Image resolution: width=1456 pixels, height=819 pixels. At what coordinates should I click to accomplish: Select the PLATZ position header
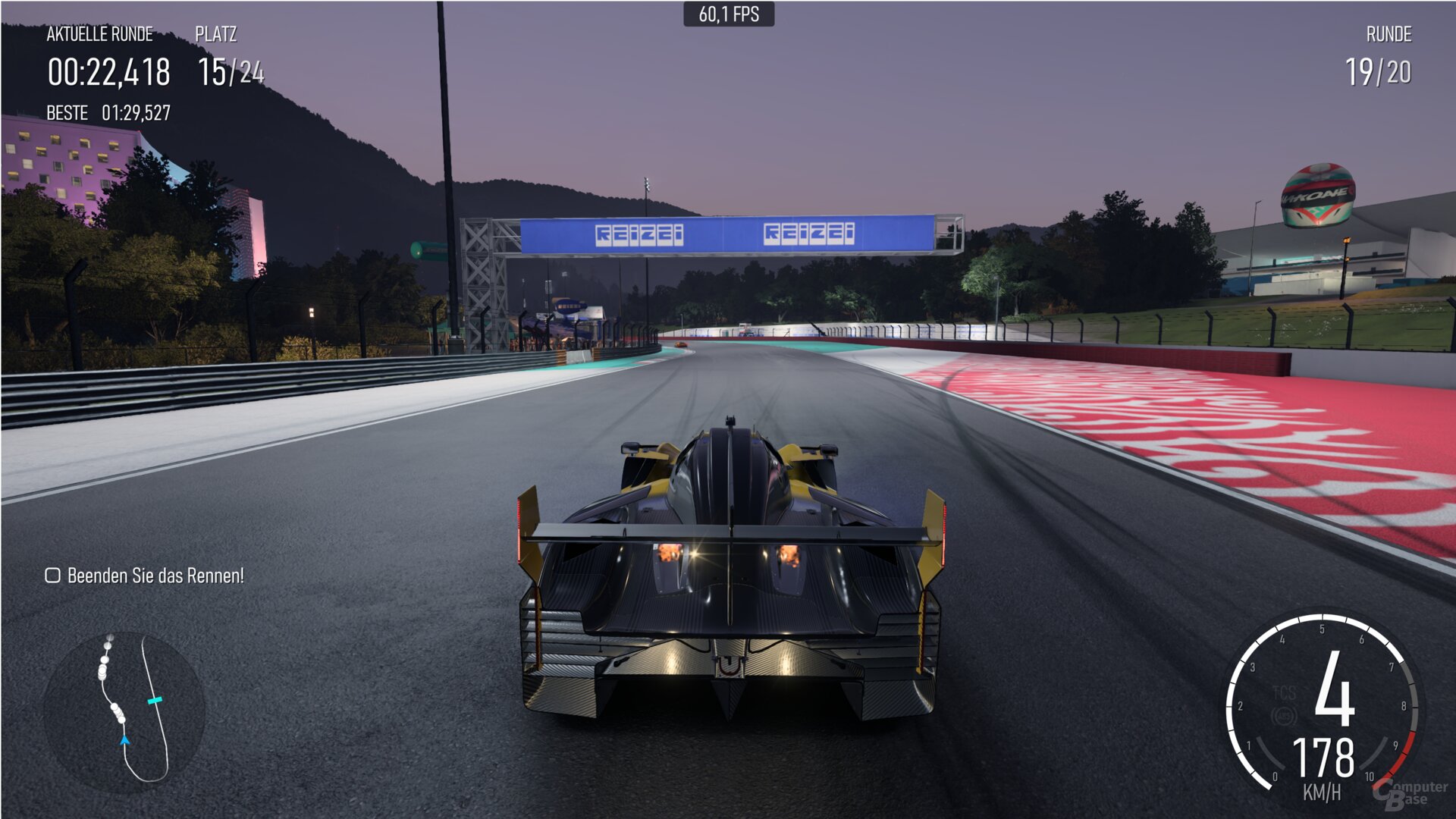click(x=215, y=33)
